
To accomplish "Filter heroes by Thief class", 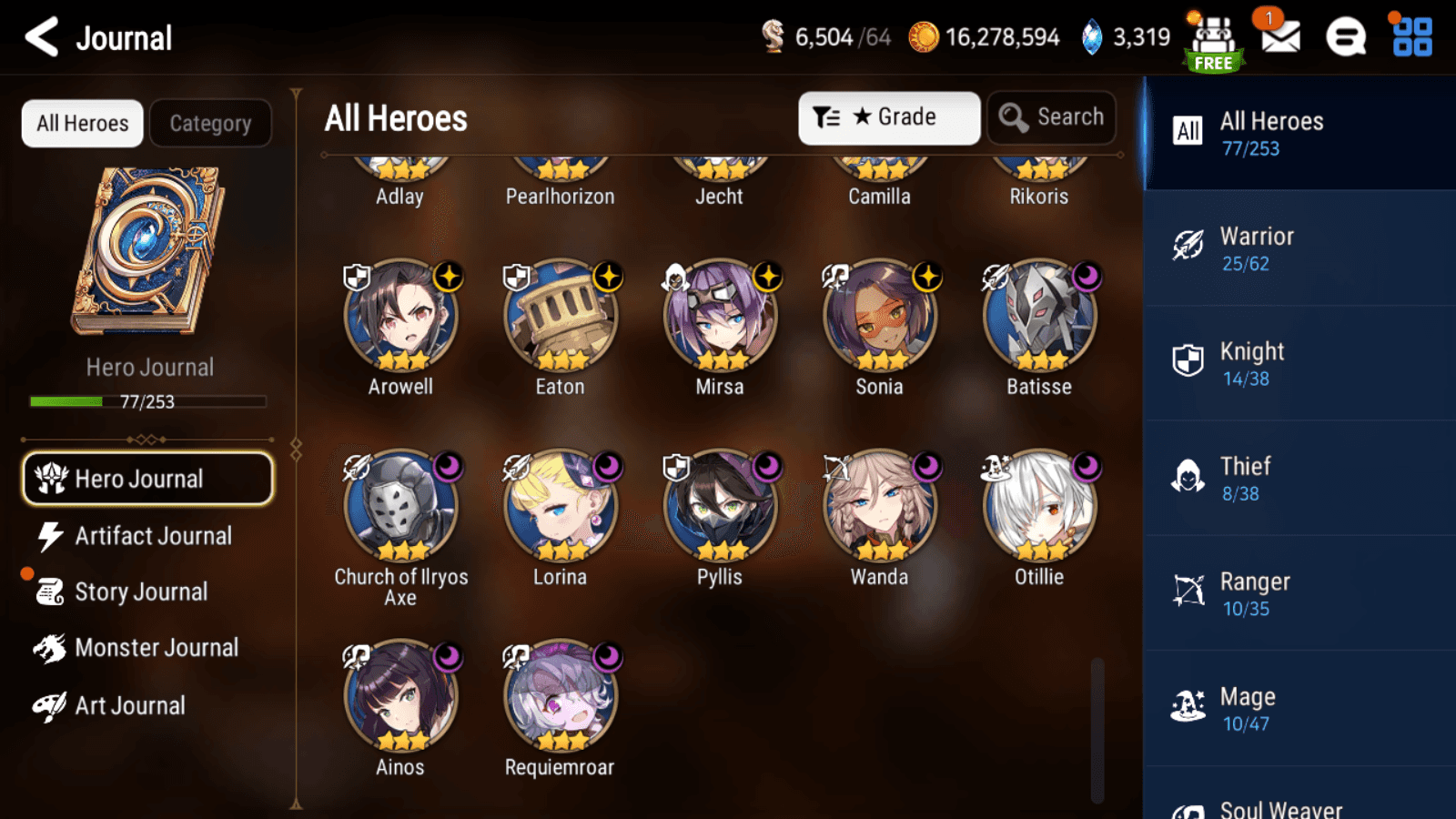I will (1299, 478).
